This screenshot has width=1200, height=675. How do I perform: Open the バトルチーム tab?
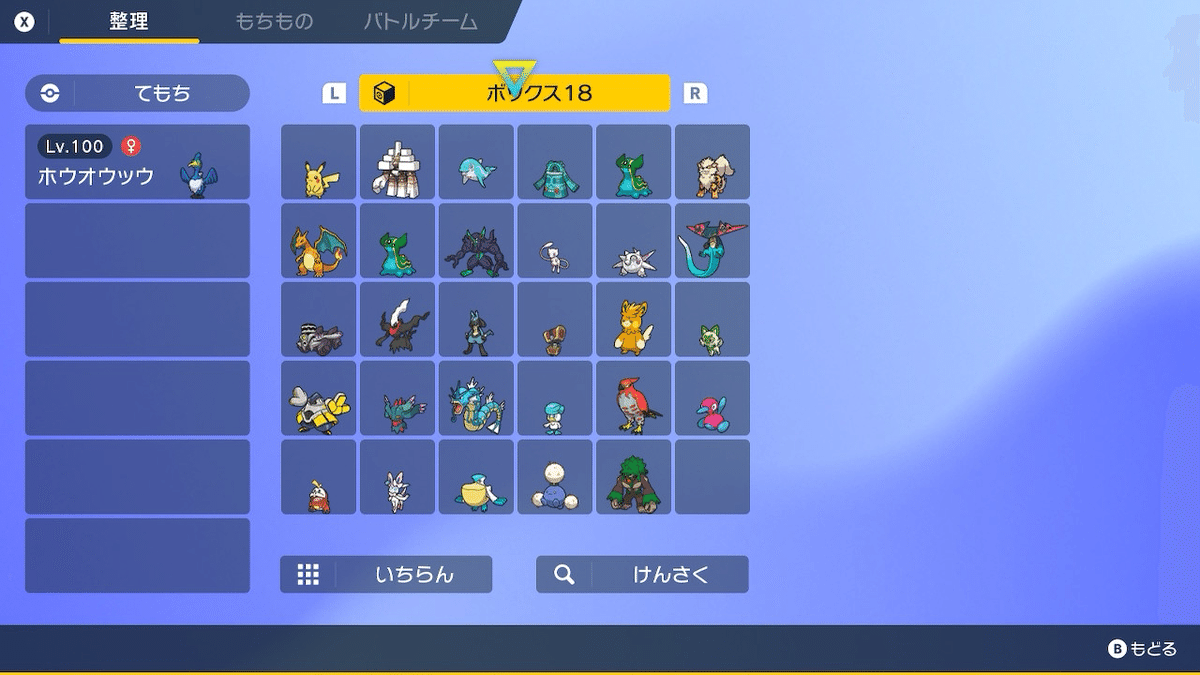click(420, 21)
